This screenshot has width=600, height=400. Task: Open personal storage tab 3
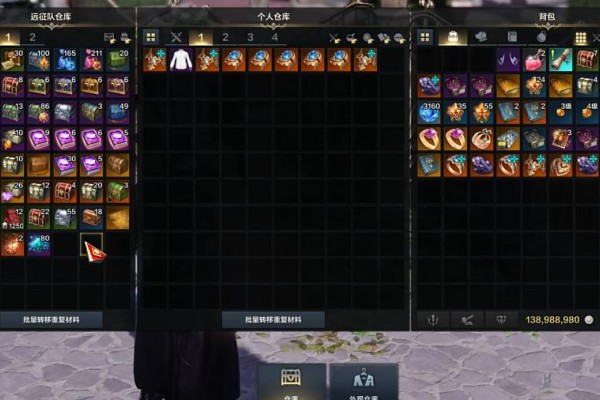point(250,37)
